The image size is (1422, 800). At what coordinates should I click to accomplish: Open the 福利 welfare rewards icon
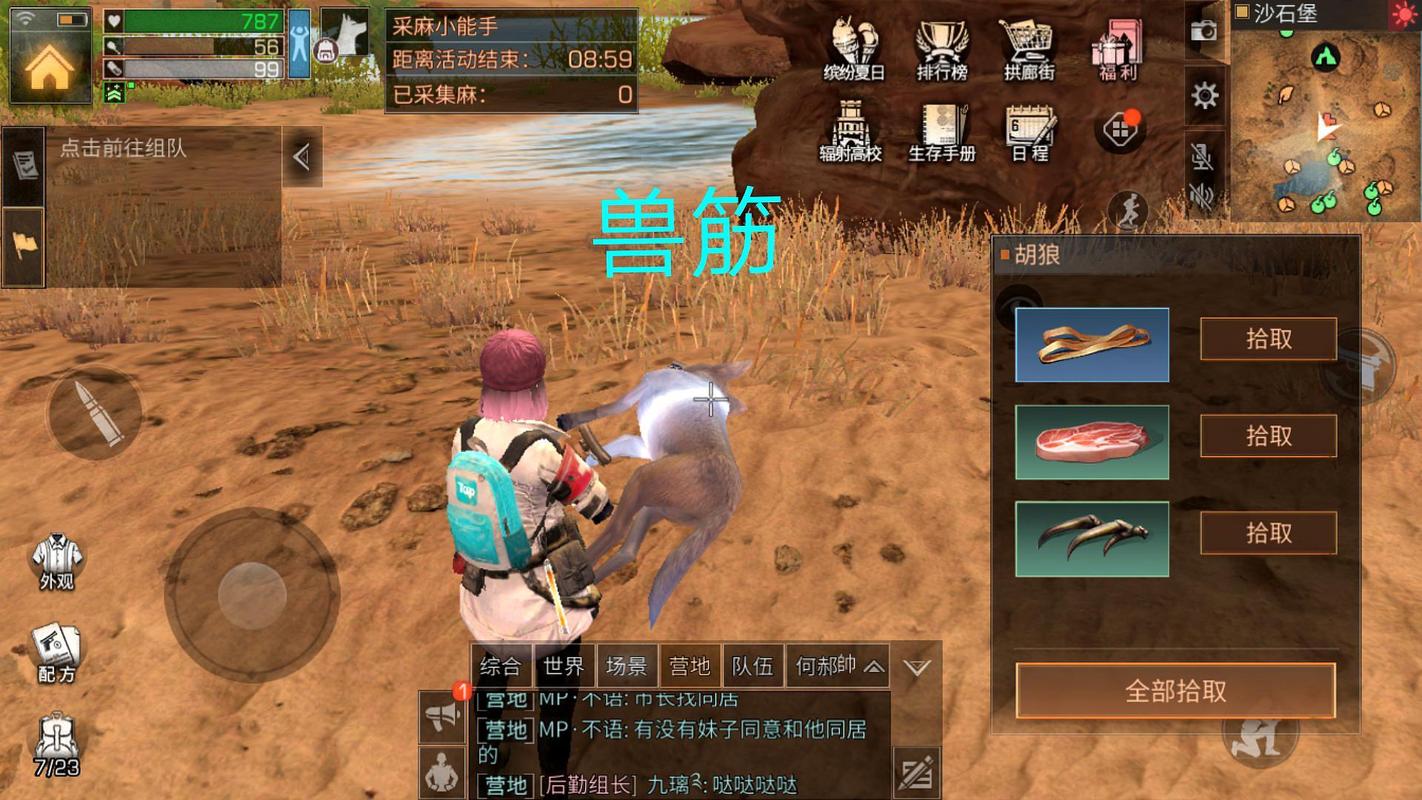point(1115,48)
